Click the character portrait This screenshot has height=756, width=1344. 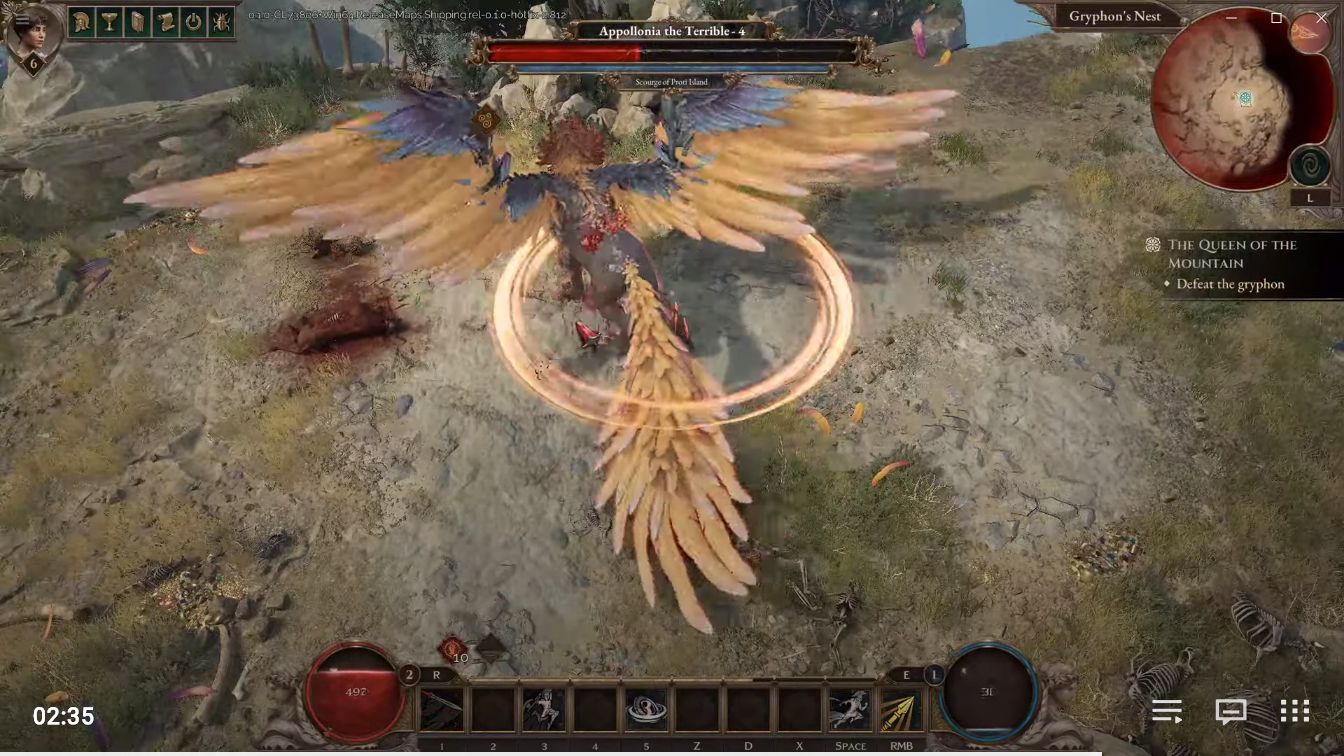click(x=32, y=34)
